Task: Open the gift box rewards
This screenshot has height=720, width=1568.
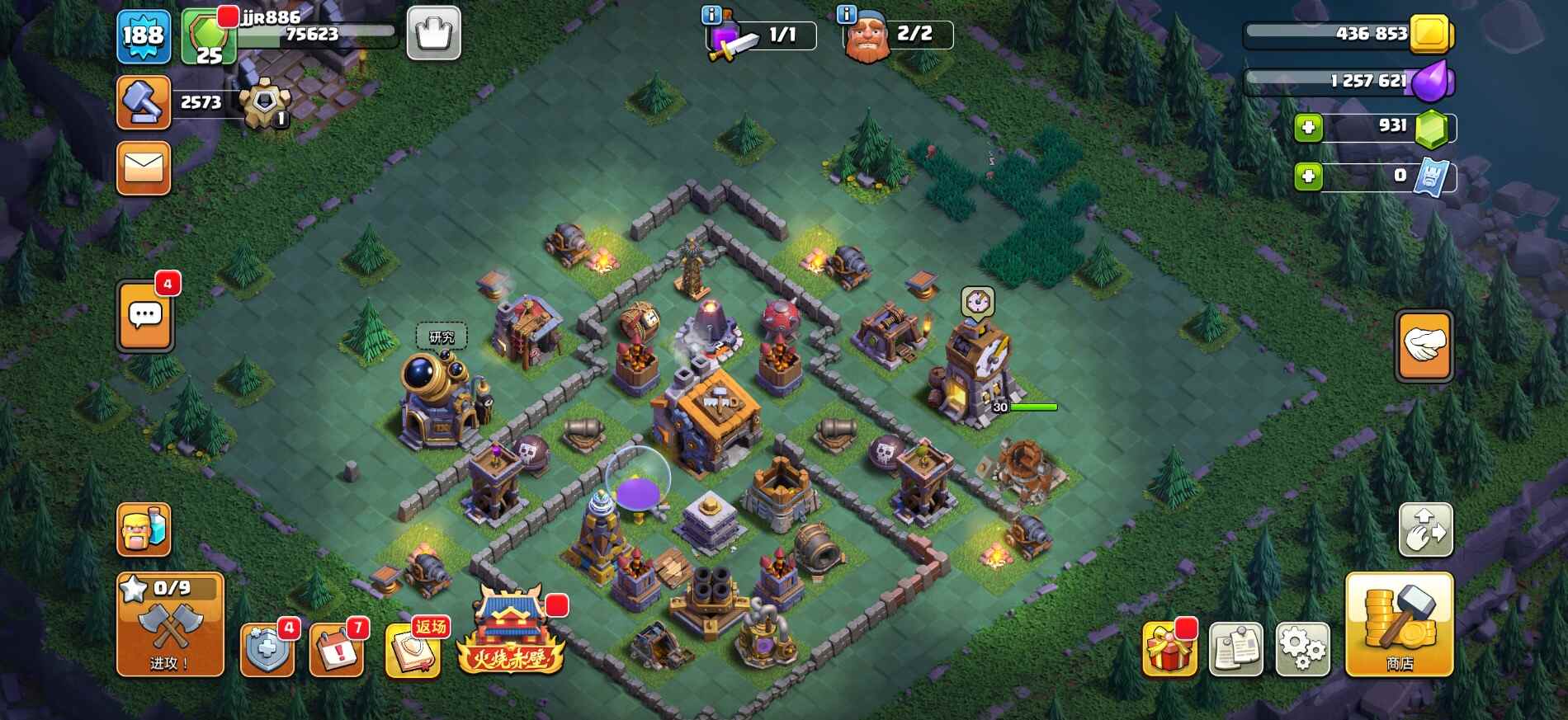Action: [1169, 650]
